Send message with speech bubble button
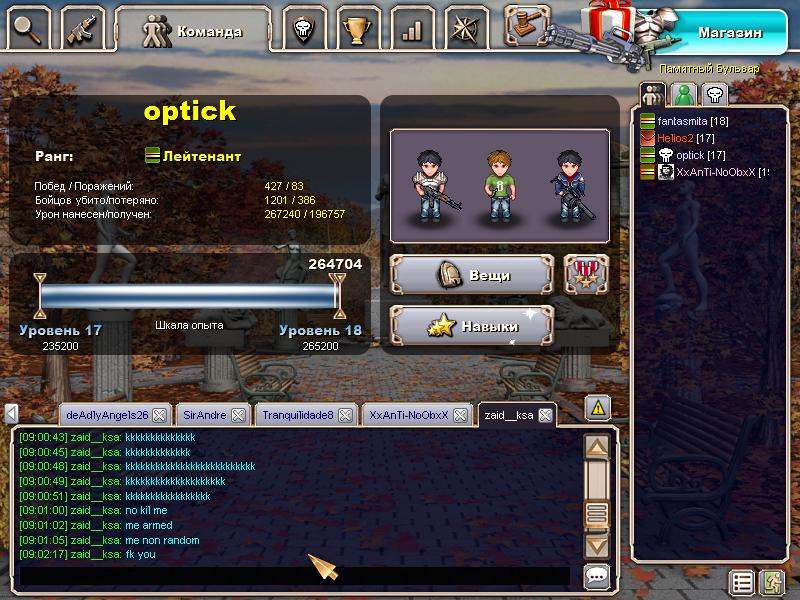 (597, 576)
